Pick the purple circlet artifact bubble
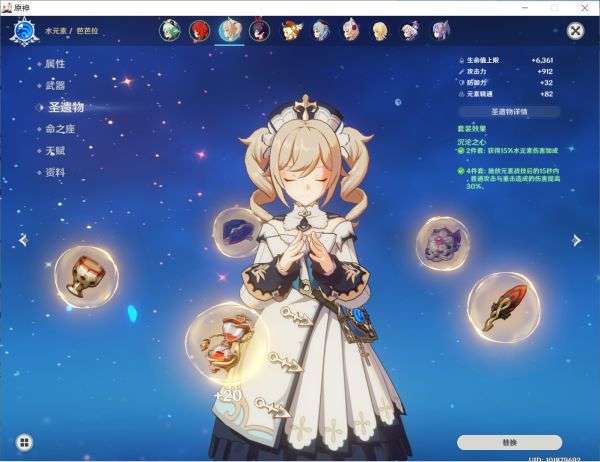The height and width of the screenshot is (462, 600). click(442, 243)
